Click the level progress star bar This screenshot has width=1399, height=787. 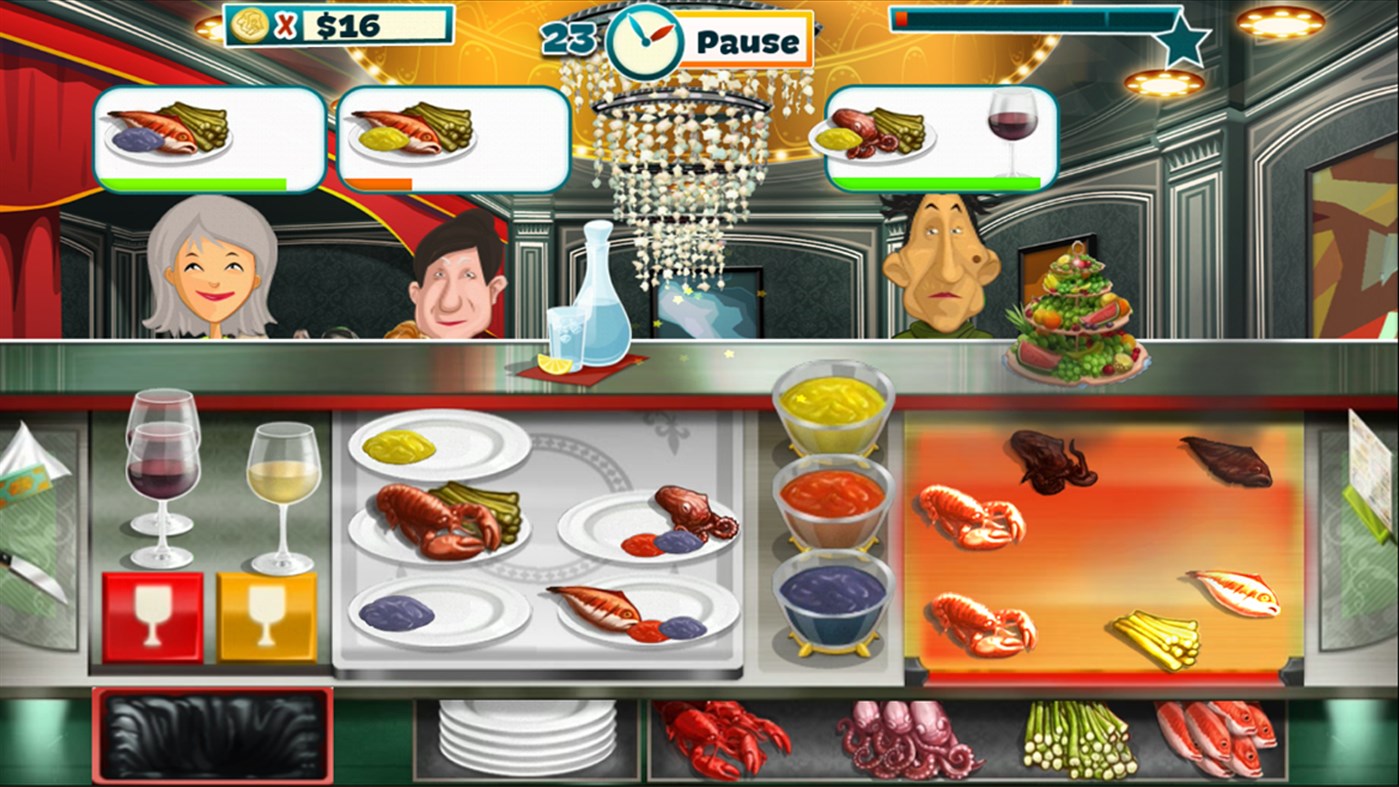tap(1040, 22)
